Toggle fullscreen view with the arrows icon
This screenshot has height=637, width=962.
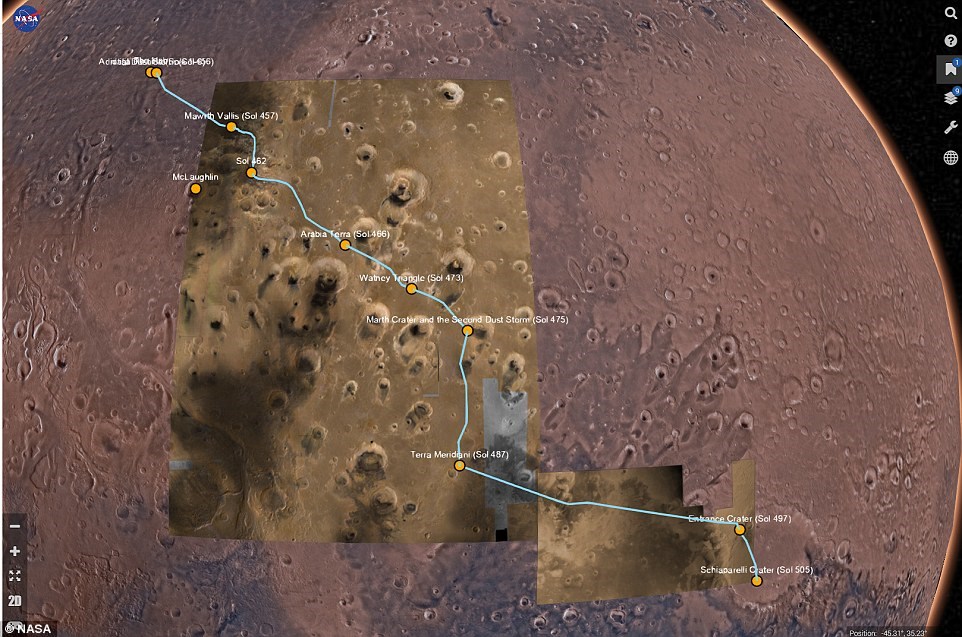(15, 576)
